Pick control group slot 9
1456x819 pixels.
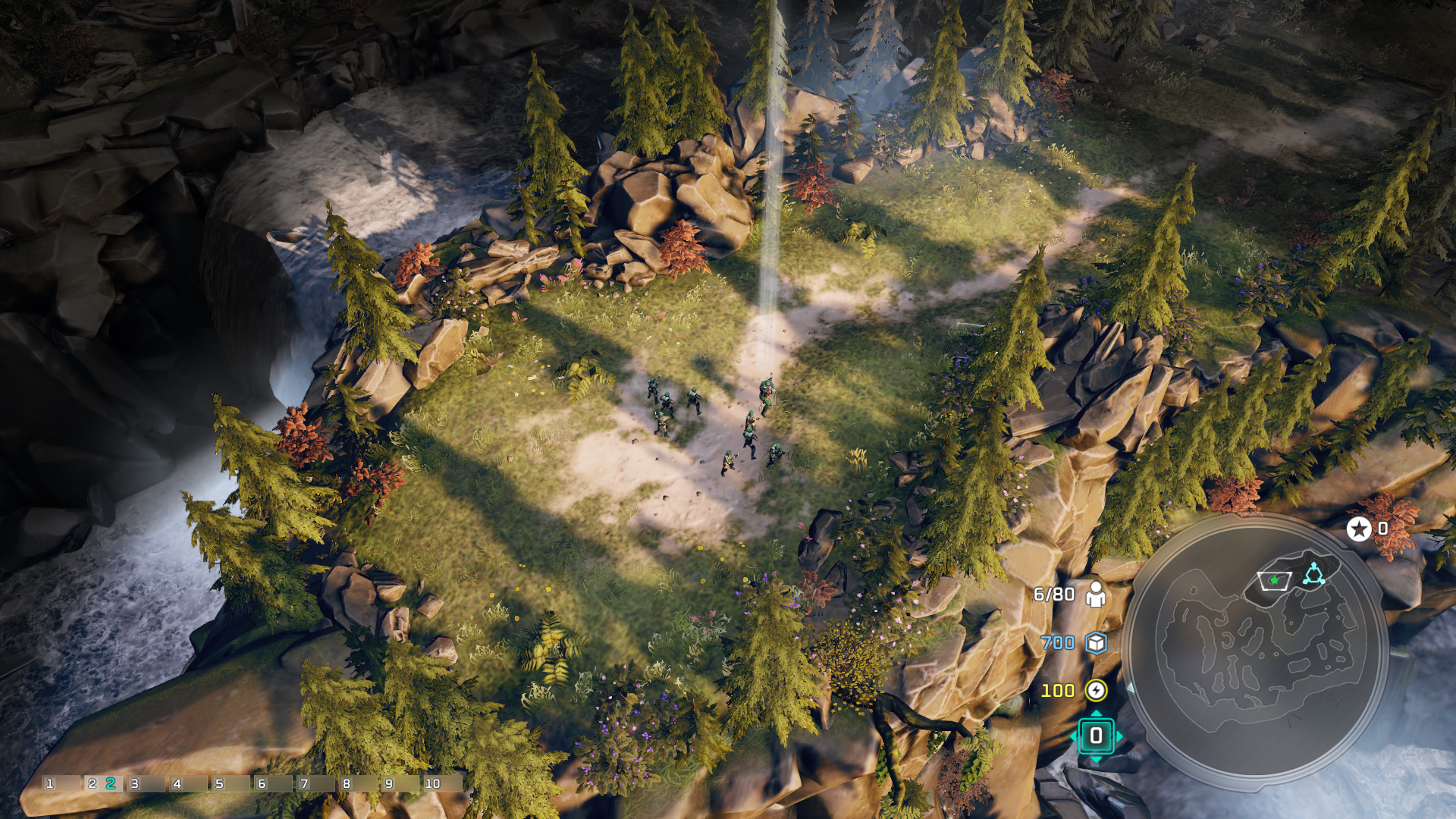point(400,783)
